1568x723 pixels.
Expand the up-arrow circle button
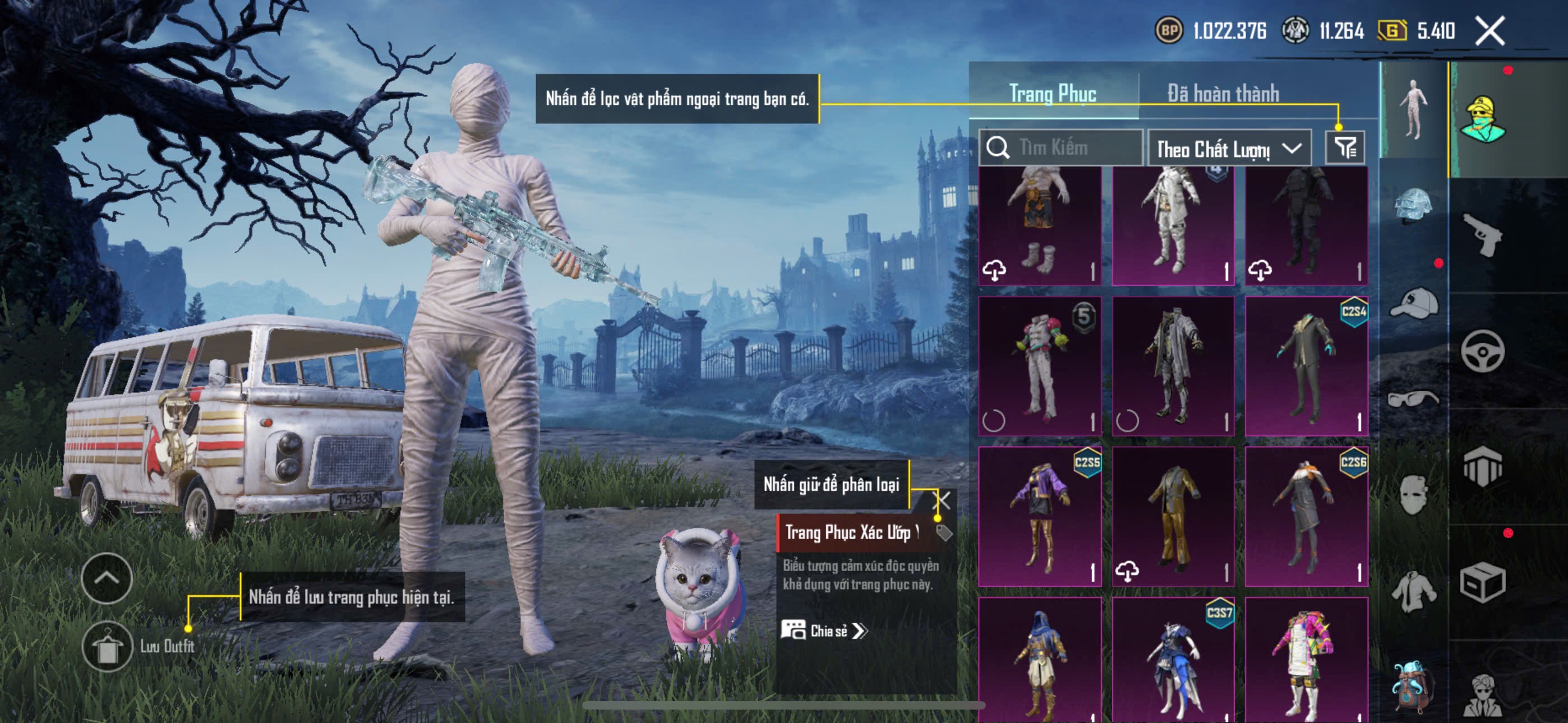click(107, 578)
